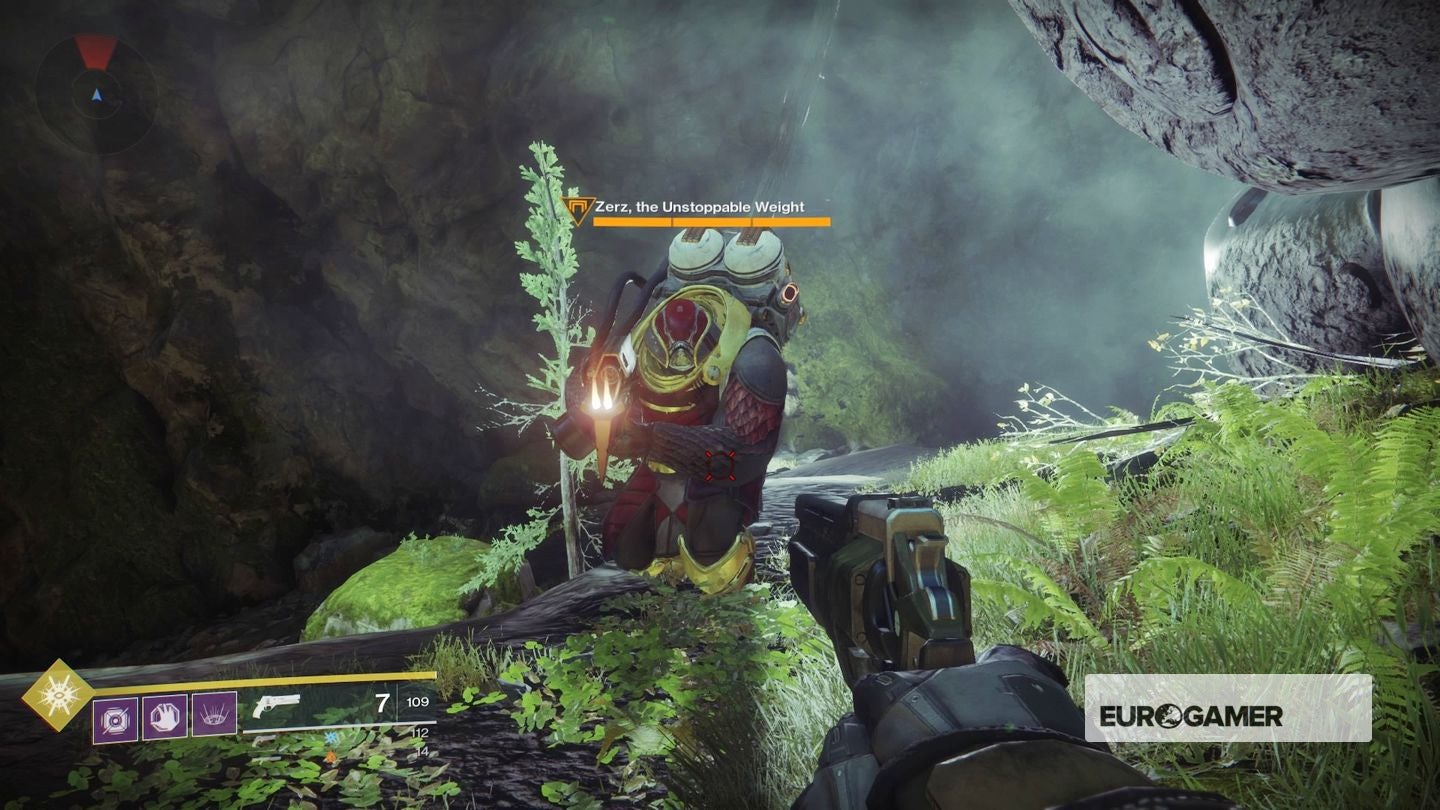The height and width of the screenshot is (810, 1440).
Task: Click the blue player arrow on the radar
Action: pos(97,96)
